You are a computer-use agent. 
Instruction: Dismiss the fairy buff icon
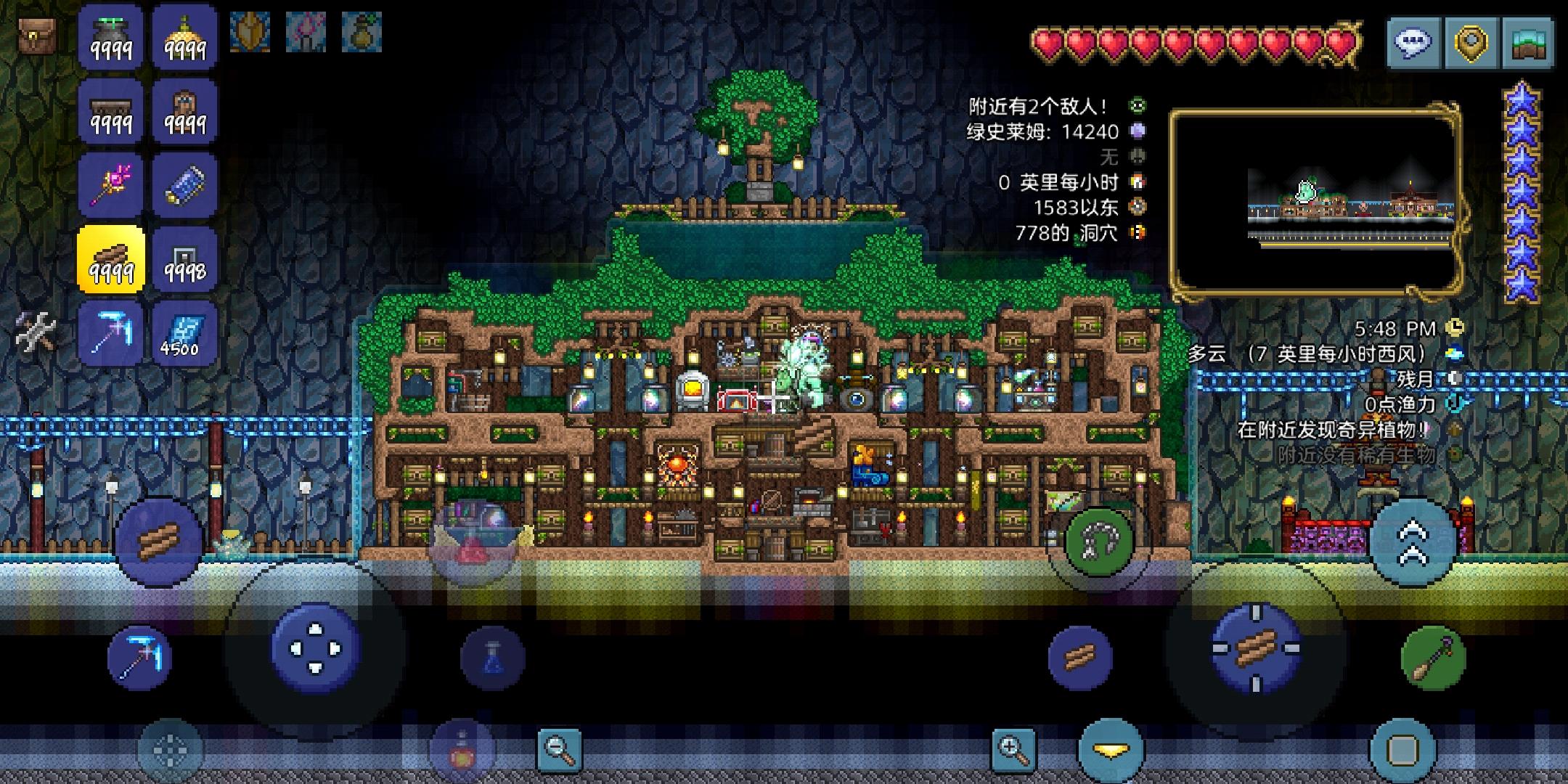pyautogui.click(x=306, y=32)
